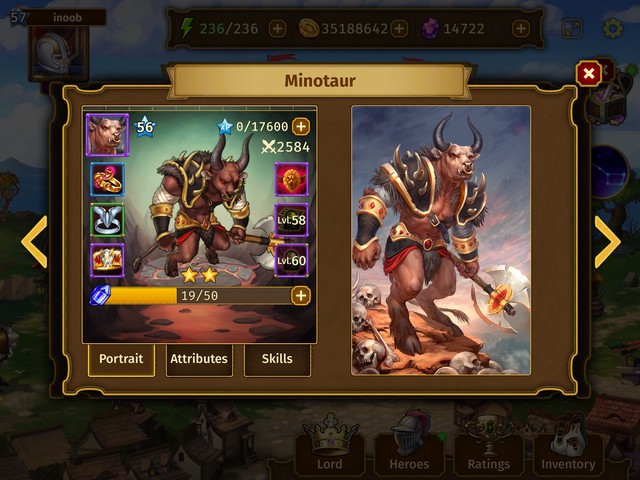The height and width of the screenshot is (480, 640).
Task: Click the Minotaur portrait thumbnail
Action: coord(107,134)
